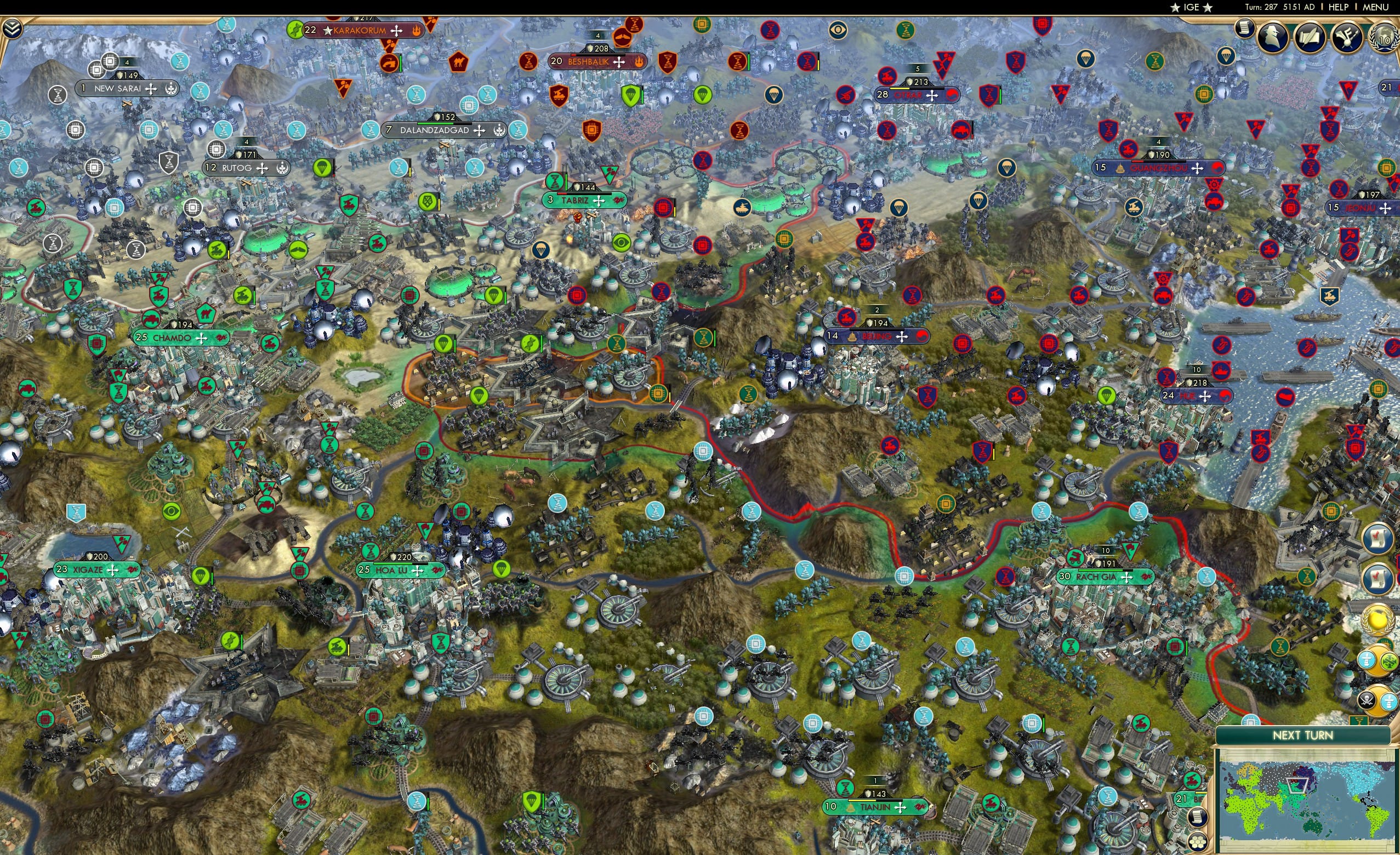Open the Diplomacy overview with the quill scroll icon

[1311, 36]
